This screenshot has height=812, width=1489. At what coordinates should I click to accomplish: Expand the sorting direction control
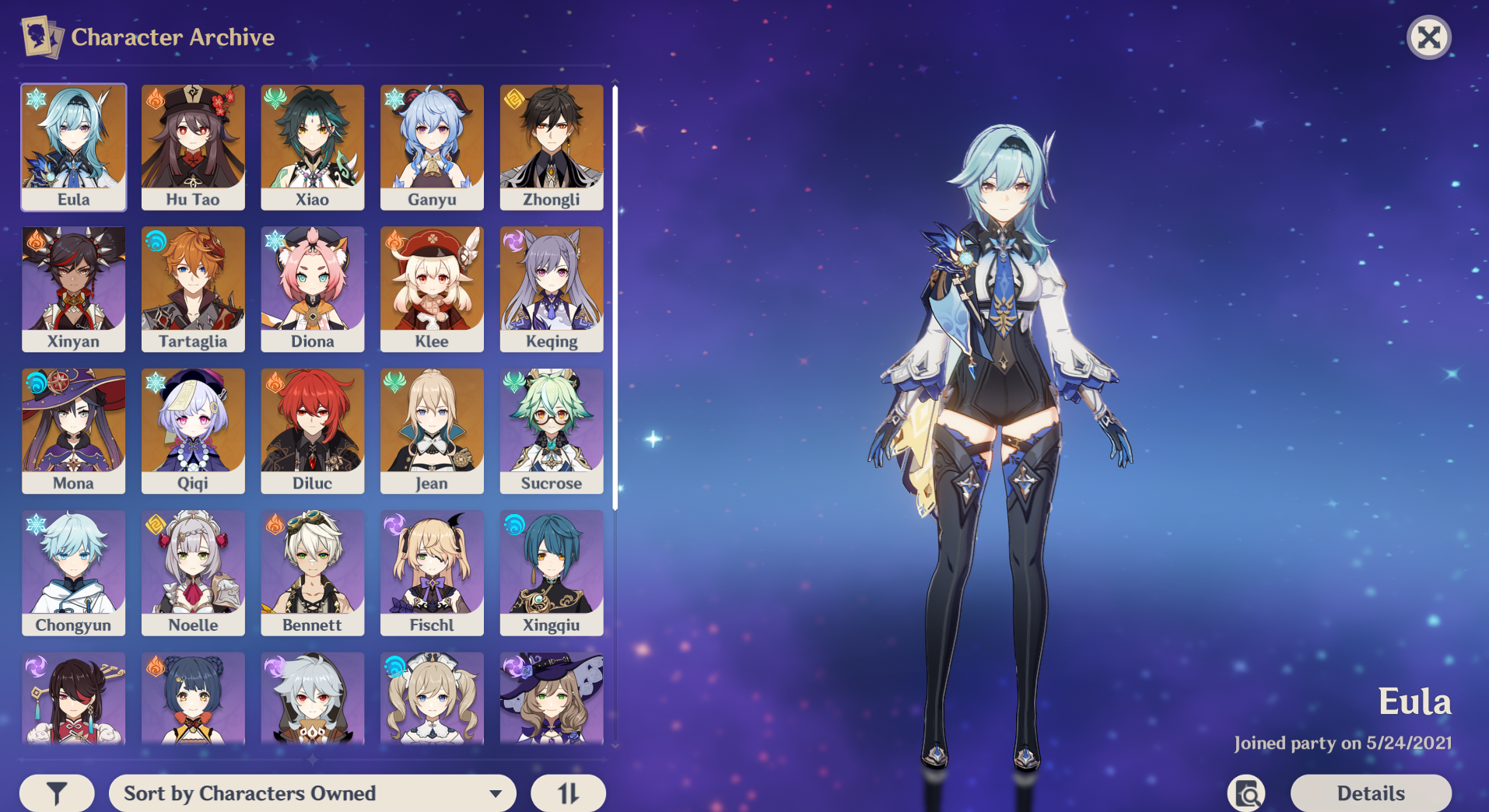[569, 793]
